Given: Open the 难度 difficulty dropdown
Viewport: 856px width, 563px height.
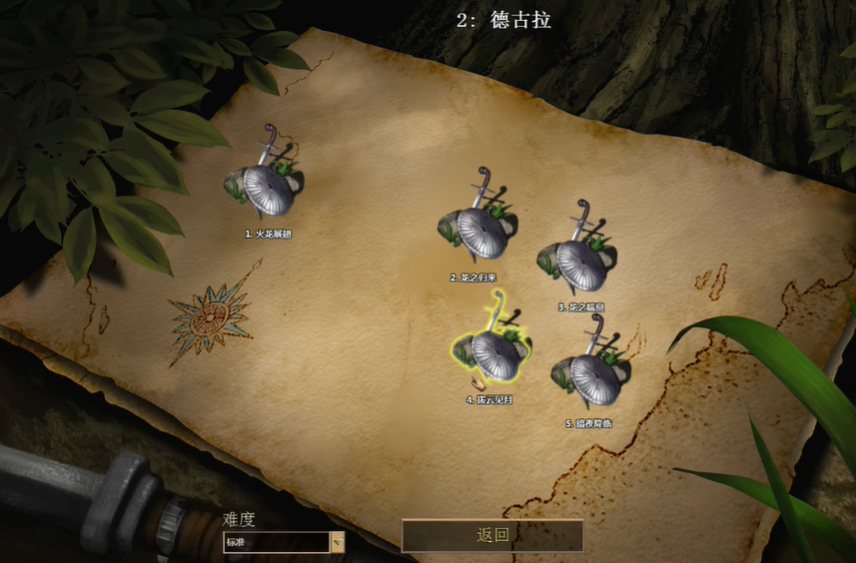Looking at the screenshot, I should click(337, 543).
